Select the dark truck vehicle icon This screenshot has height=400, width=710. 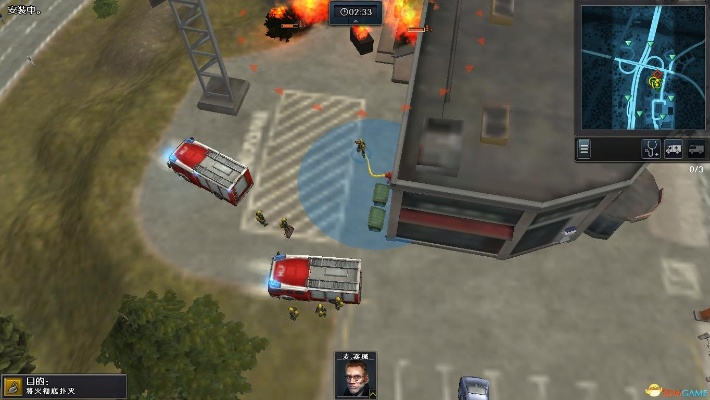696,149
